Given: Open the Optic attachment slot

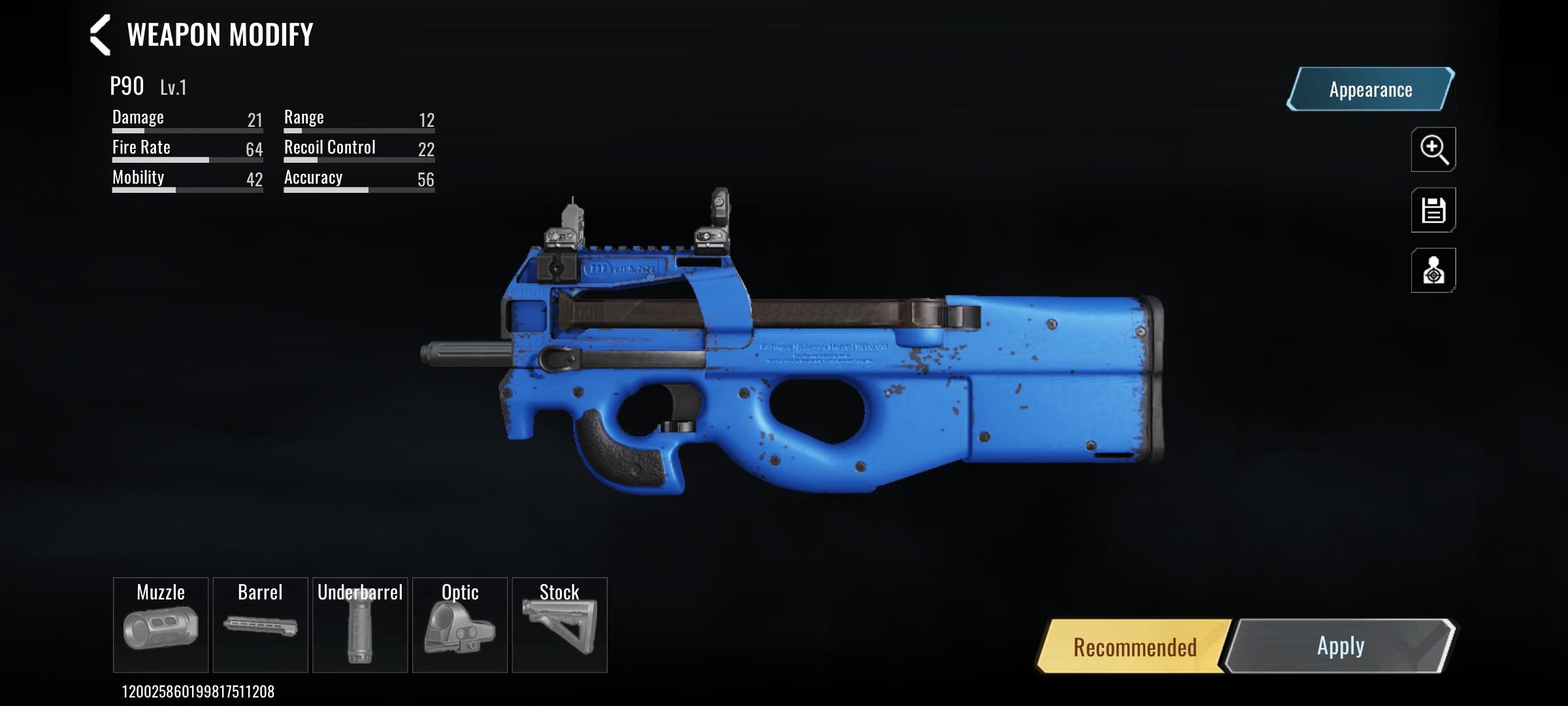Looking at the screenshot, I should (461, 624).
